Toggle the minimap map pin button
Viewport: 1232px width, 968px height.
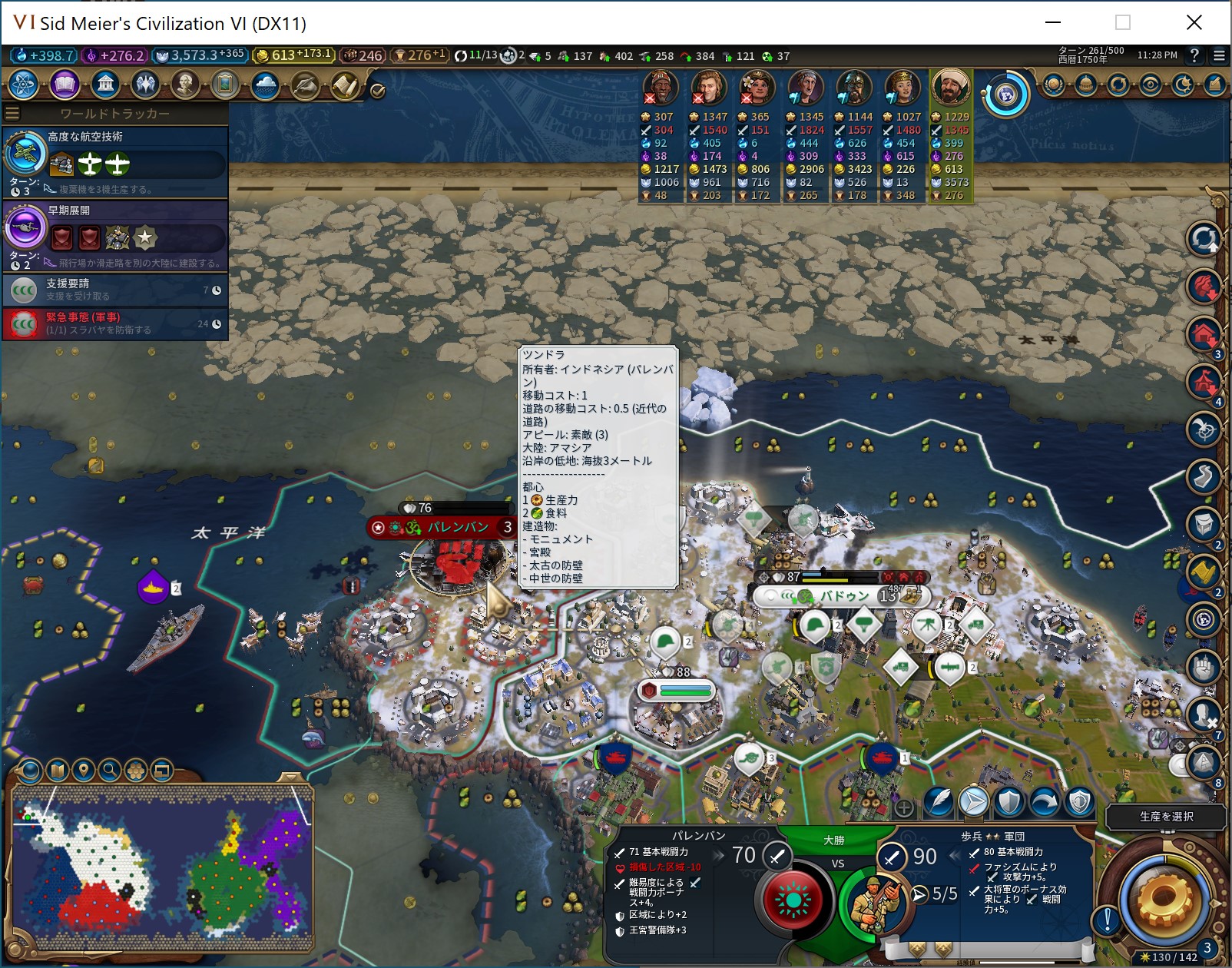click(x=84, y=770)
